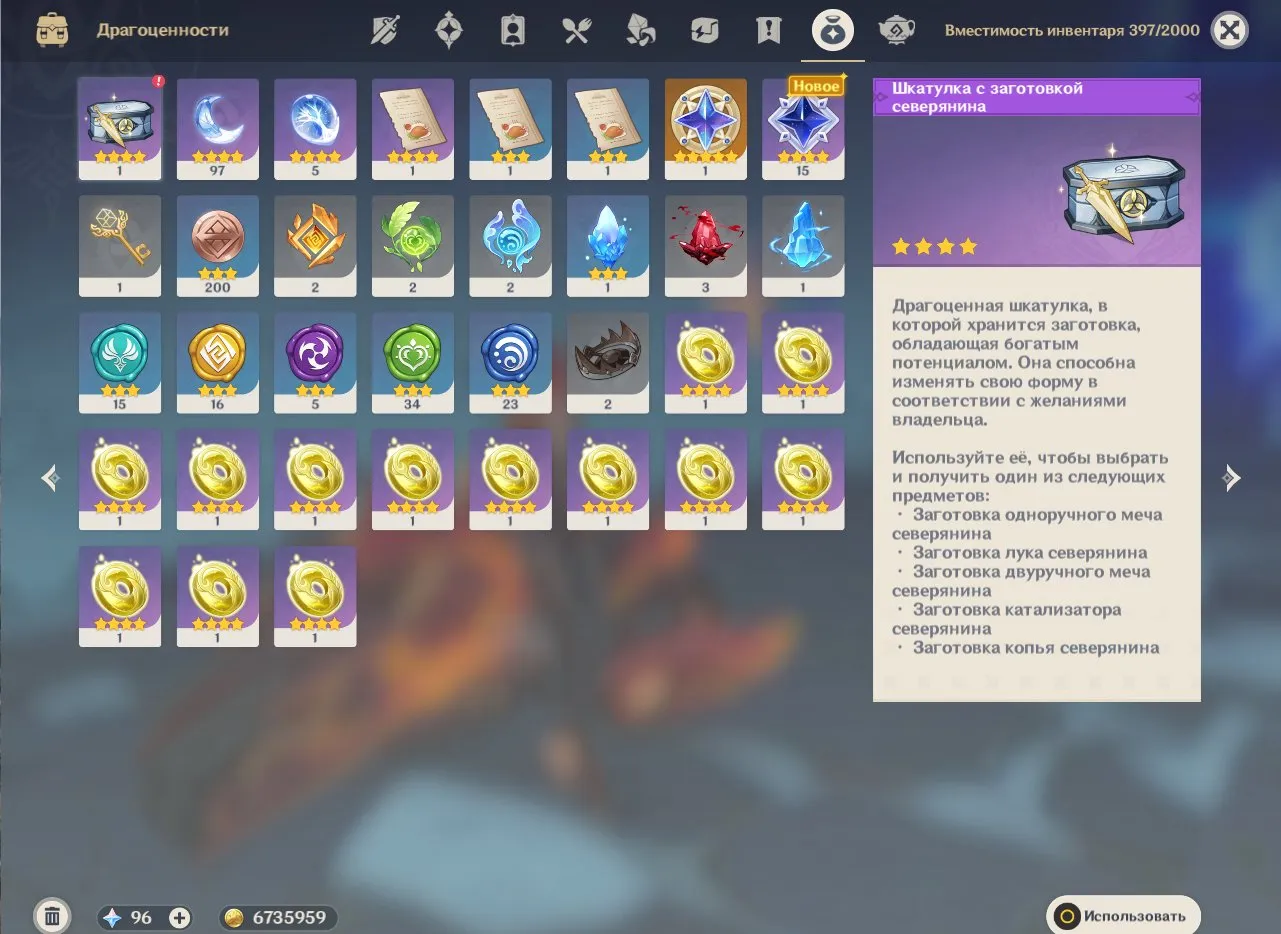
Task: Go to the next inventory page arrow
Action: (1233, 478)
